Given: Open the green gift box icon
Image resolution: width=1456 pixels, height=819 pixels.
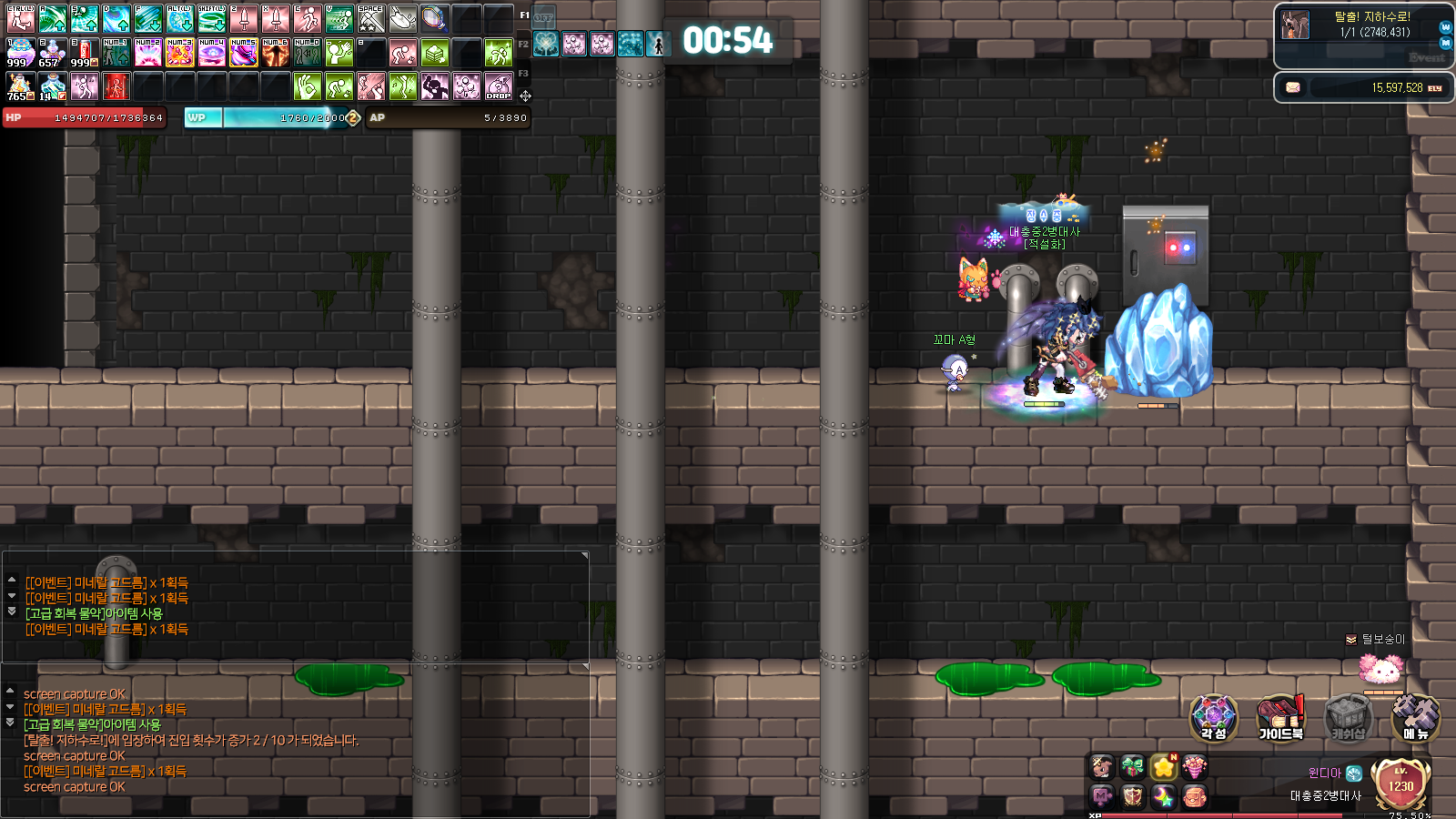Looking at the screenshot, I should (x=1133, y=767).
